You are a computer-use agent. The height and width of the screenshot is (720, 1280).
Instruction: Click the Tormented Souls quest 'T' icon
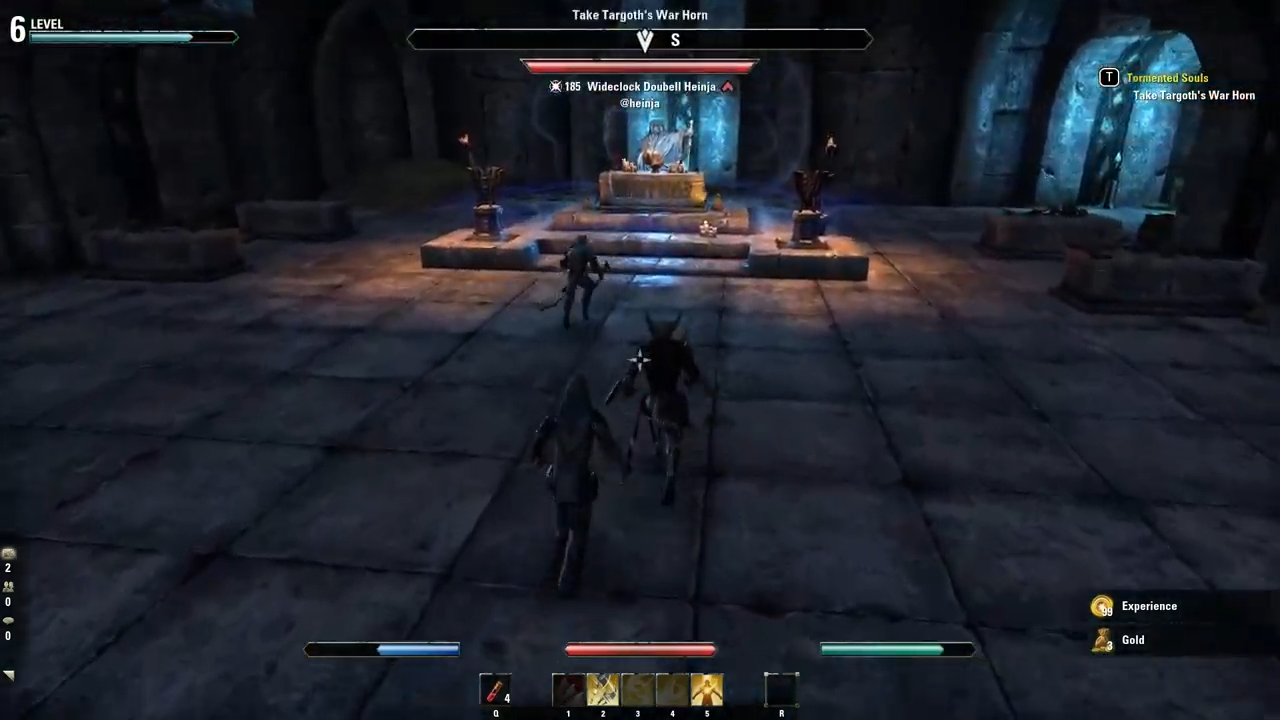pos(1109,77)
